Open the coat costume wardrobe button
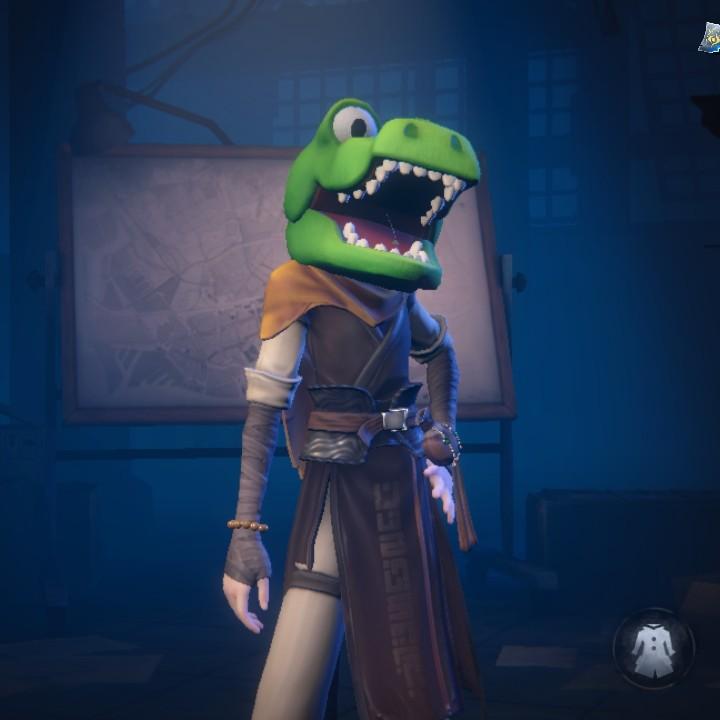The width and height of the screenshot is (720, 720). click(x=653, y=649)
